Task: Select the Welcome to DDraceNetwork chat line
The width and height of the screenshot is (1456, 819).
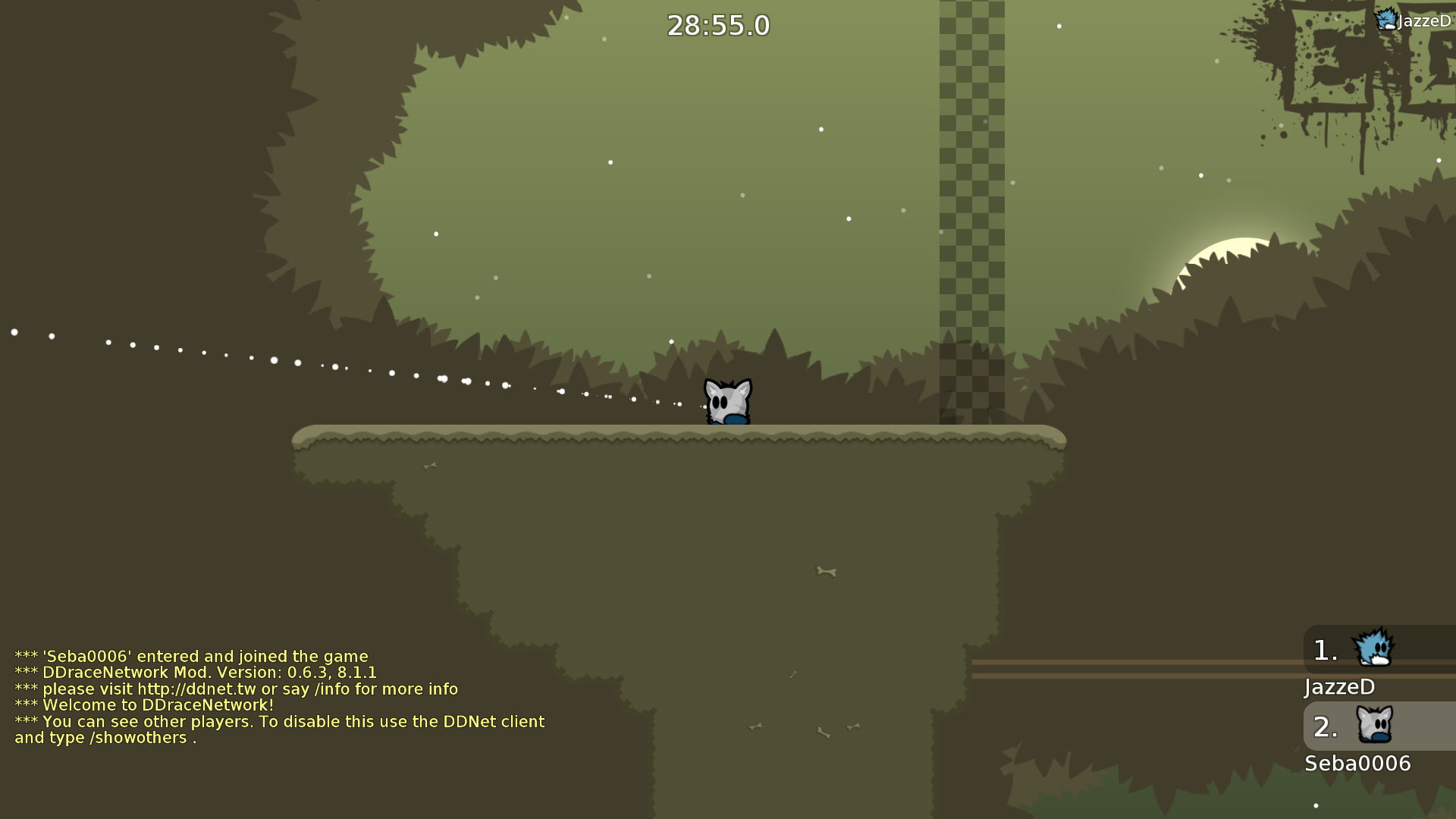Action: 144,704
